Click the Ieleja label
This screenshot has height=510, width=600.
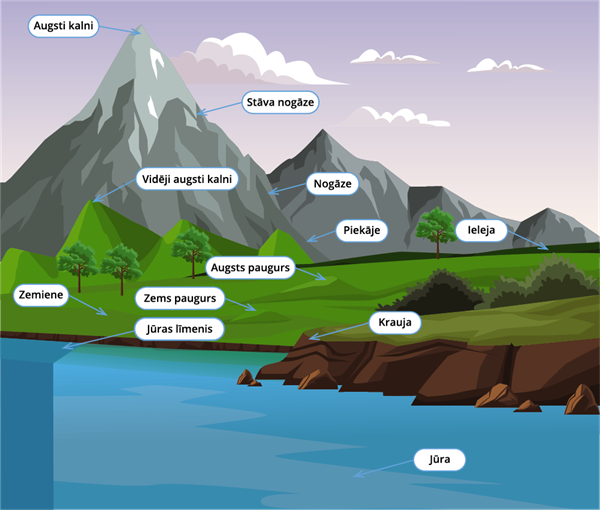(477, 231)
